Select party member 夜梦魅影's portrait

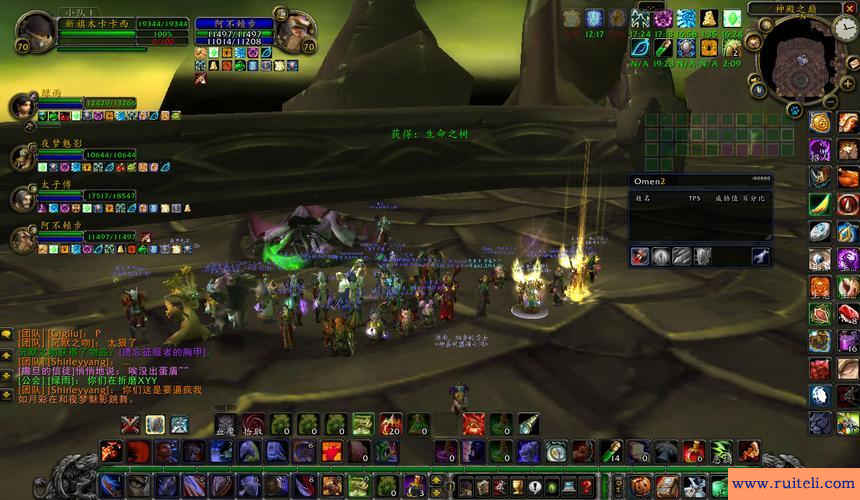[x=24, y=157]
